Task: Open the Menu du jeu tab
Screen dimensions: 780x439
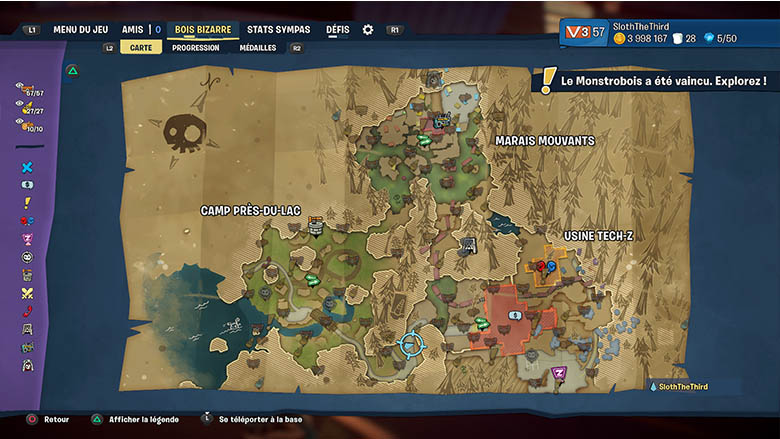Action: point(81,30)
